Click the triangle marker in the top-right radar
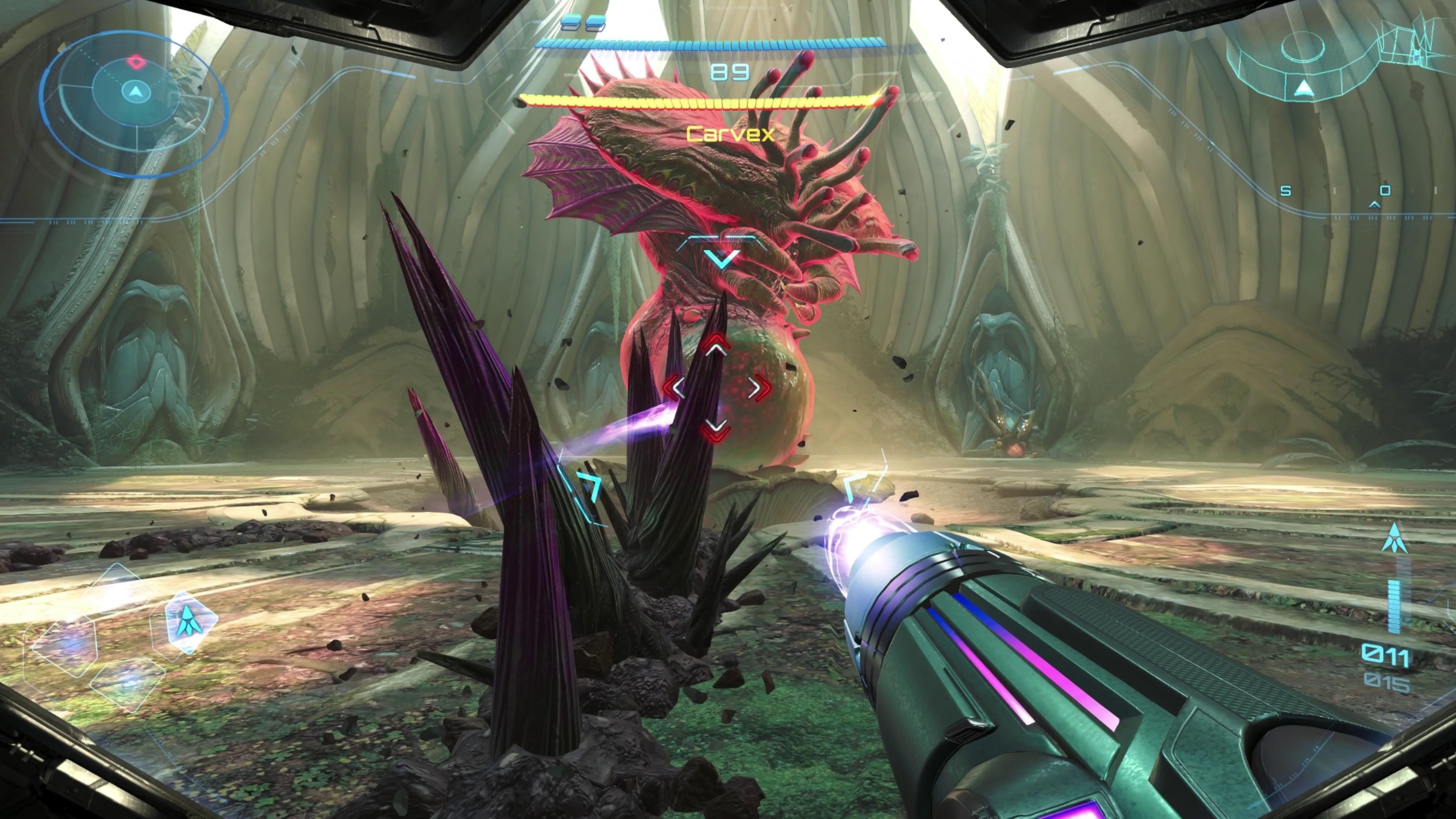This screenshot has height=819, width=1456. click(x=1304, y=89)
